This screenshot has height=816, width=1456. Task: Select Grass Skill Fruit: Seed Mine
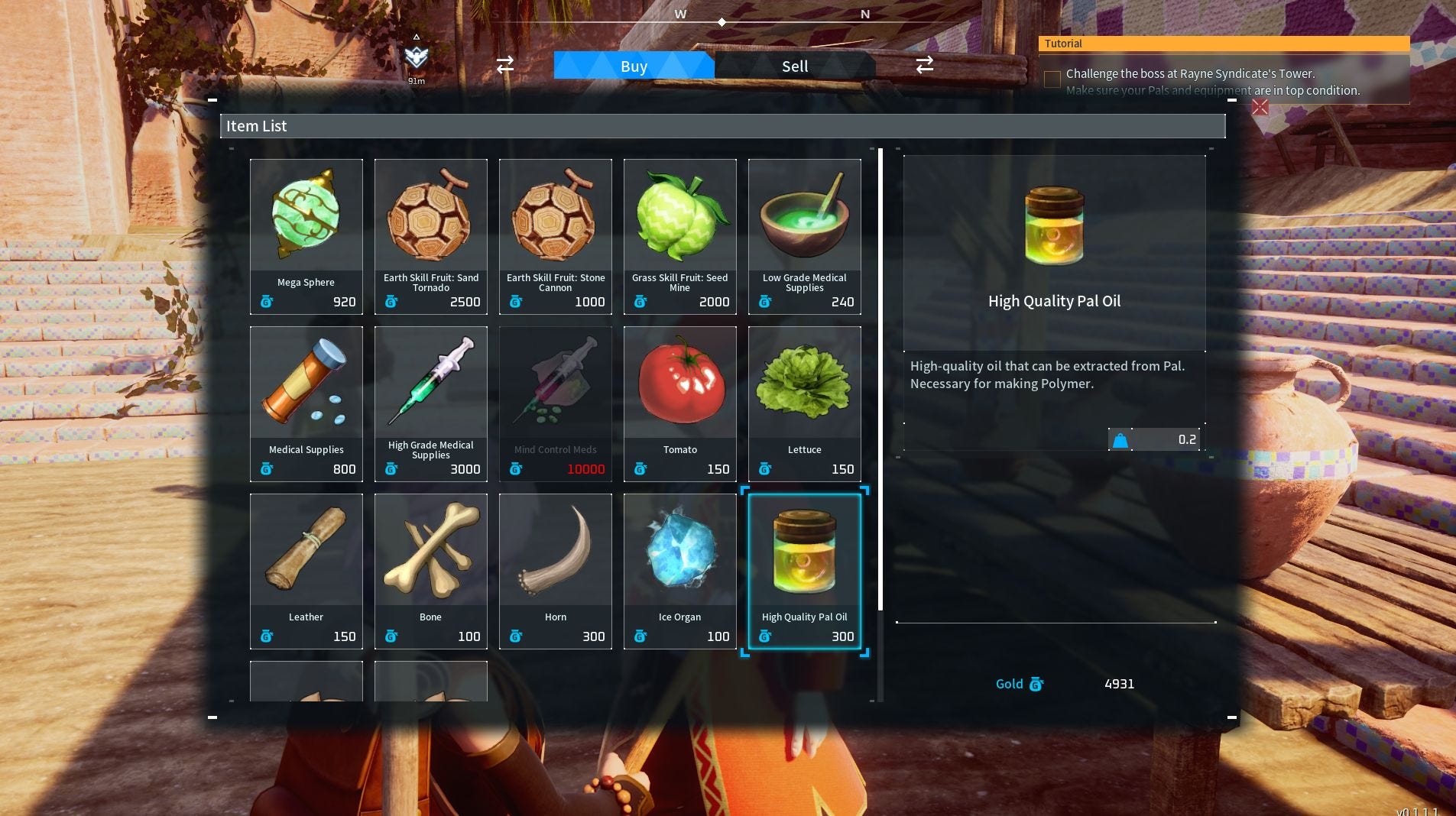(x=679, y=236)
